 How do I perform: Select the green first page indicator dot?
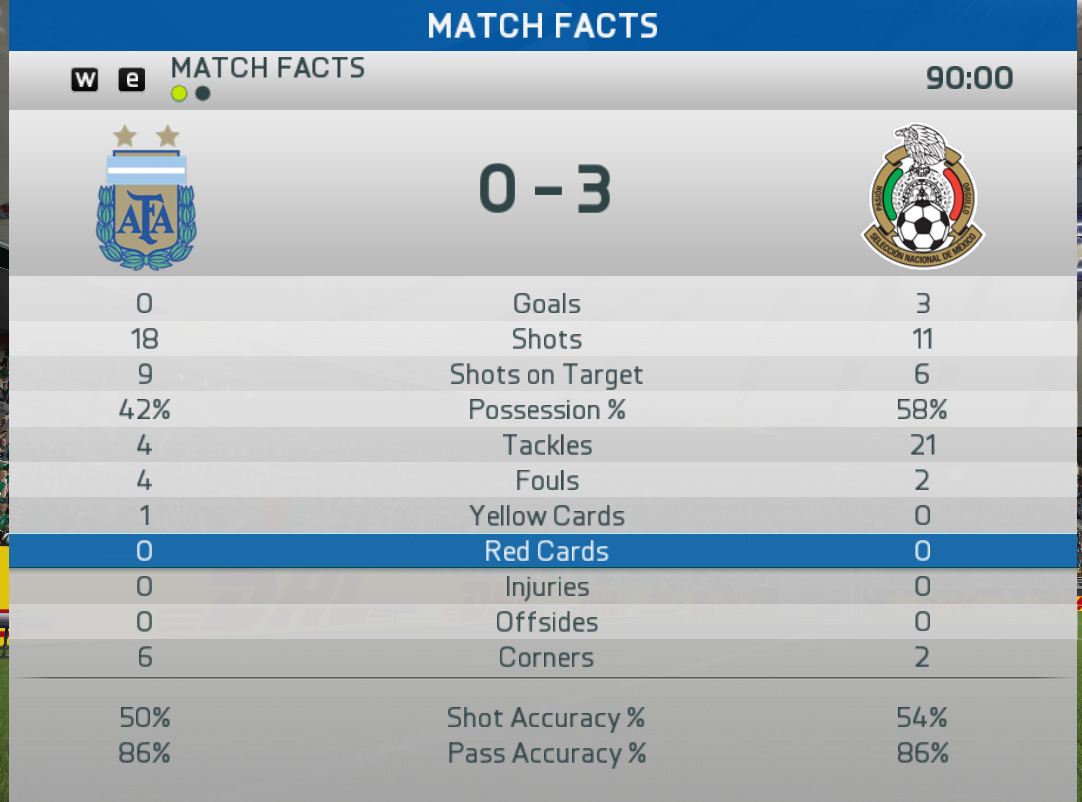click(x=179, y=94)
